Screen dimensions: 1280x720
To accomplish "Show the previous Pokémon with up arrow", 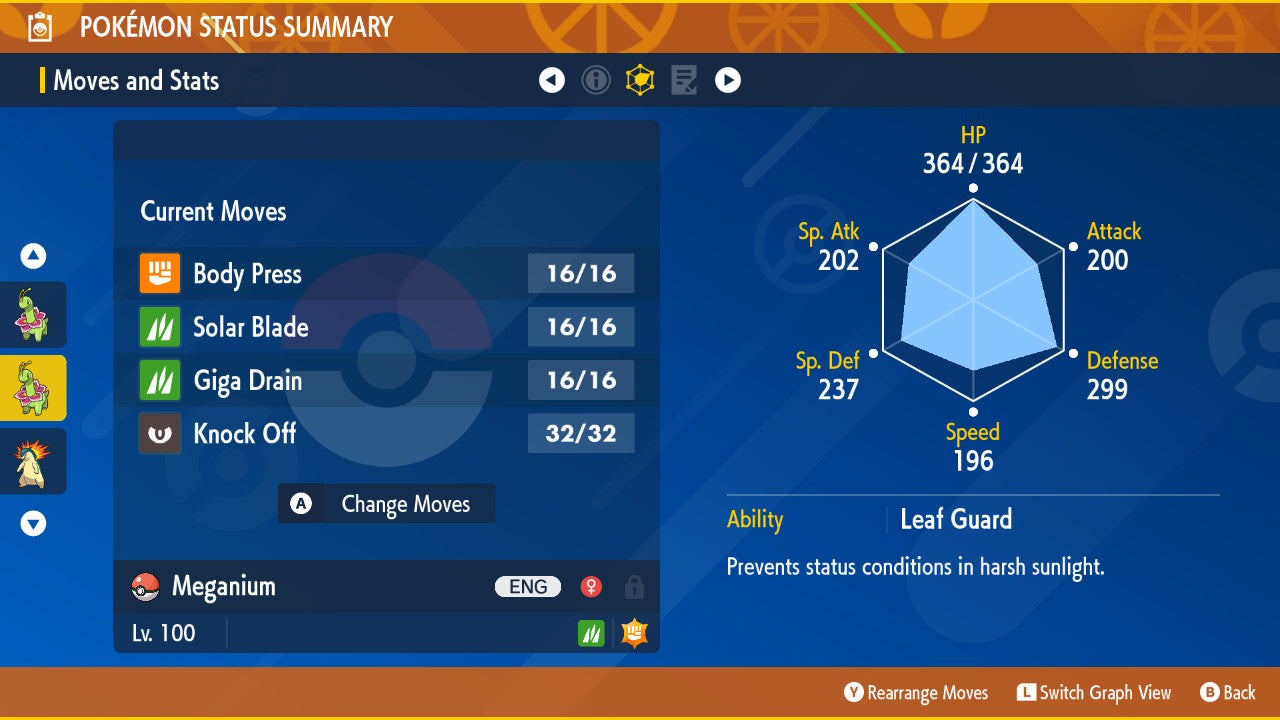I will point(33,257).
